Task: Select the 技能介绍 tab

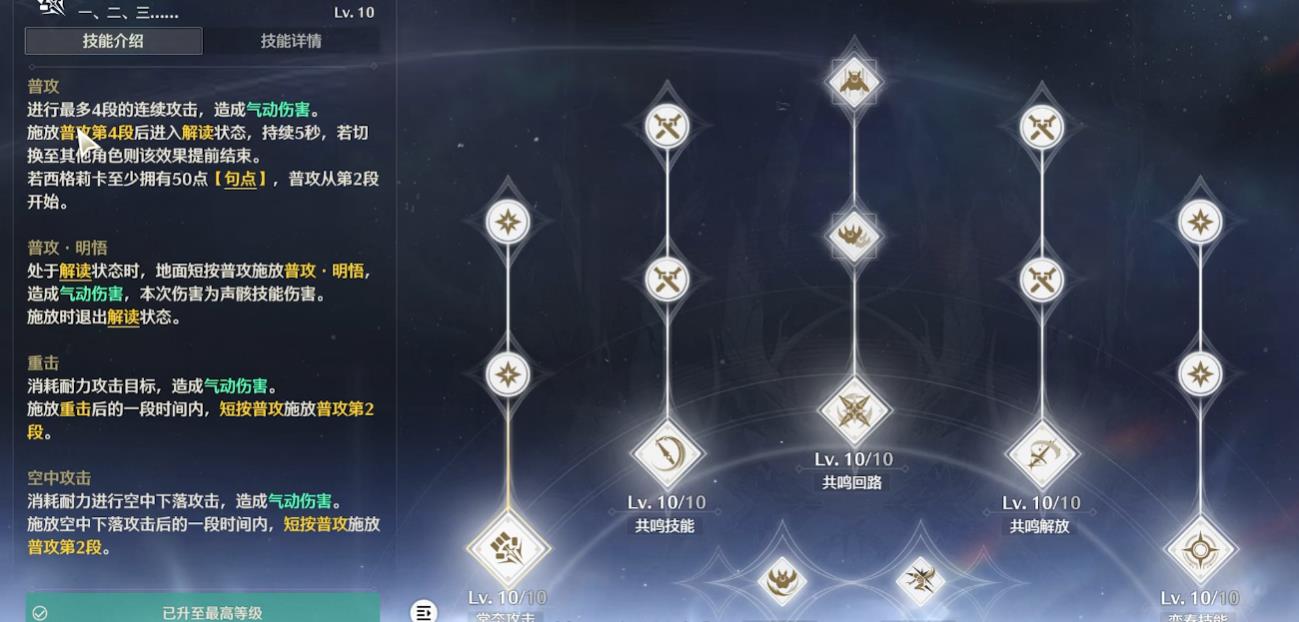Action: (x=113, y=41)
